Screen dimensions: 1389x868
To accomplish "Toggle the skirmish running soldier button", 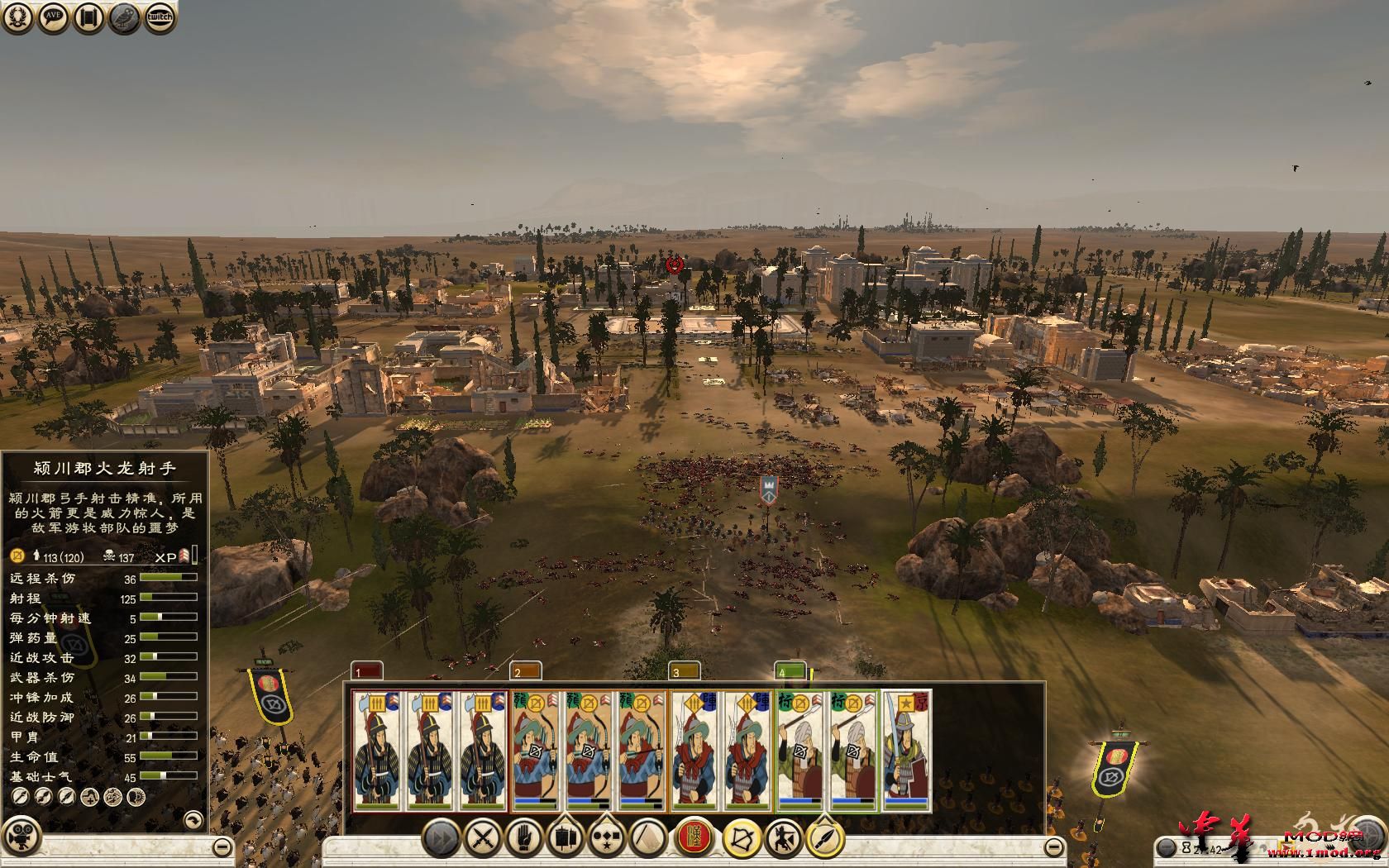I will tap(783, 839).
